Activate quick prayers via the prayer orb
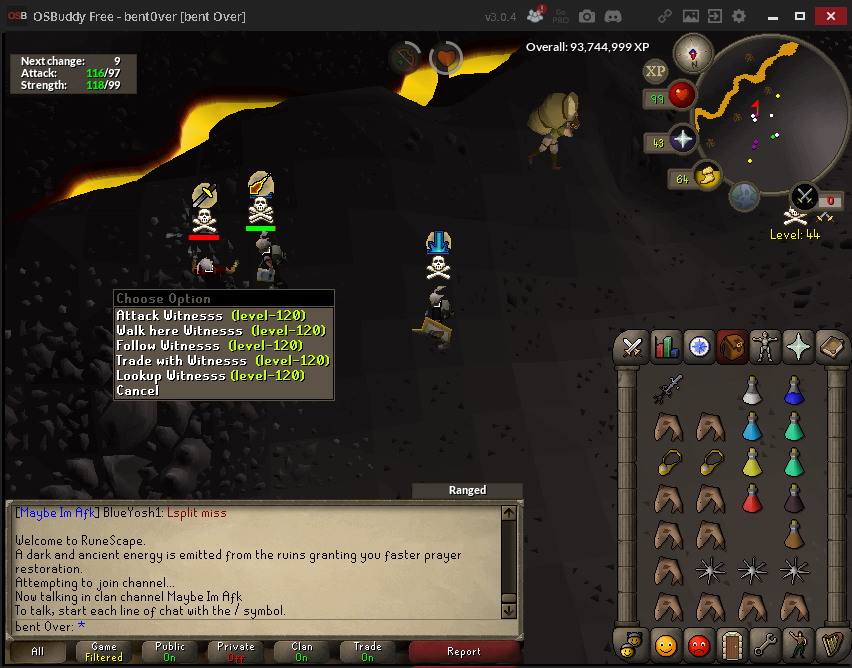 point(683,139)
